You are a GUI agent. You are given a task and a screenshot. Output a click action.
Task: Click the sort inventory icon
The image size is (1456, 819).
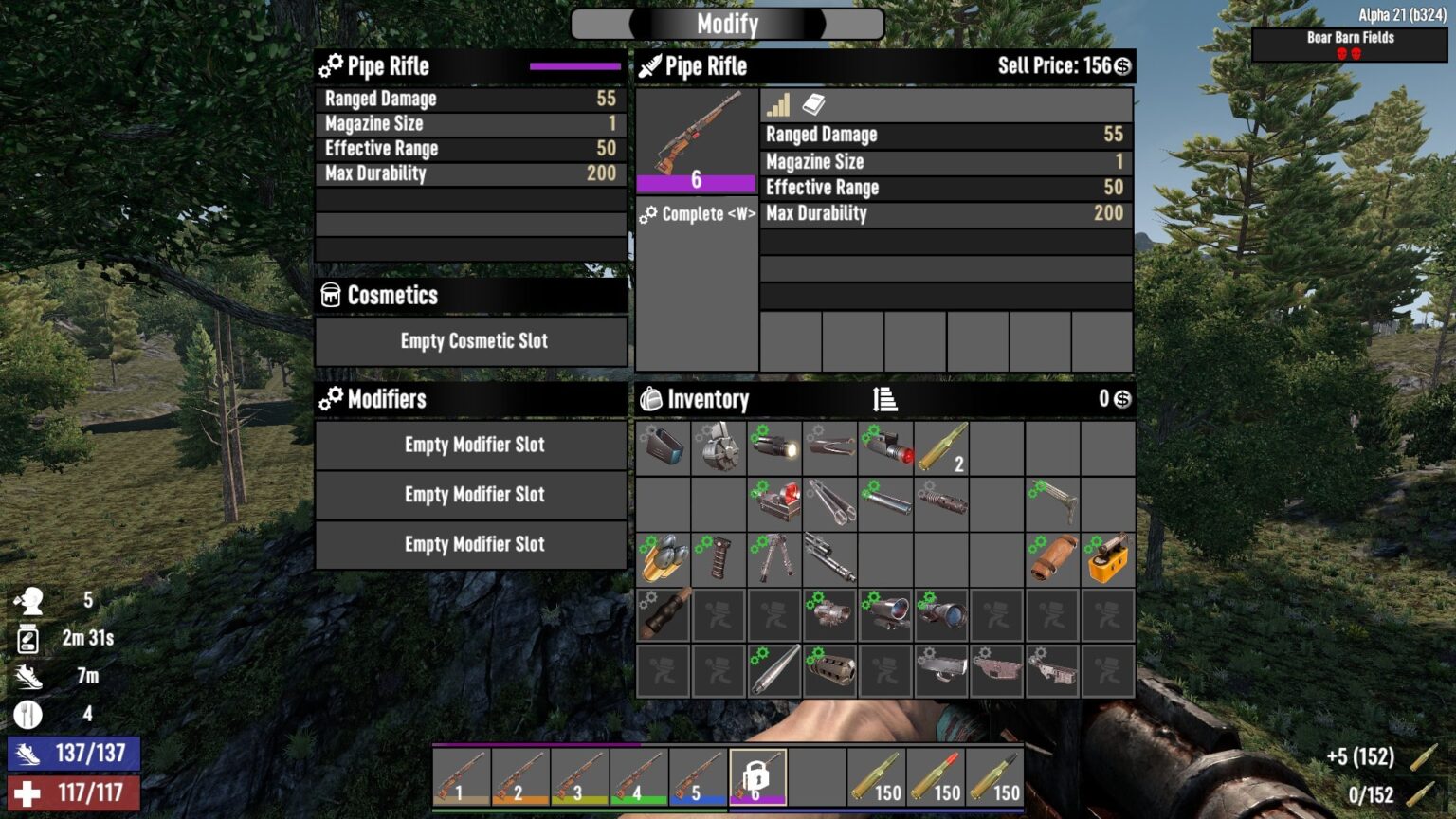[x=886, y=400]
